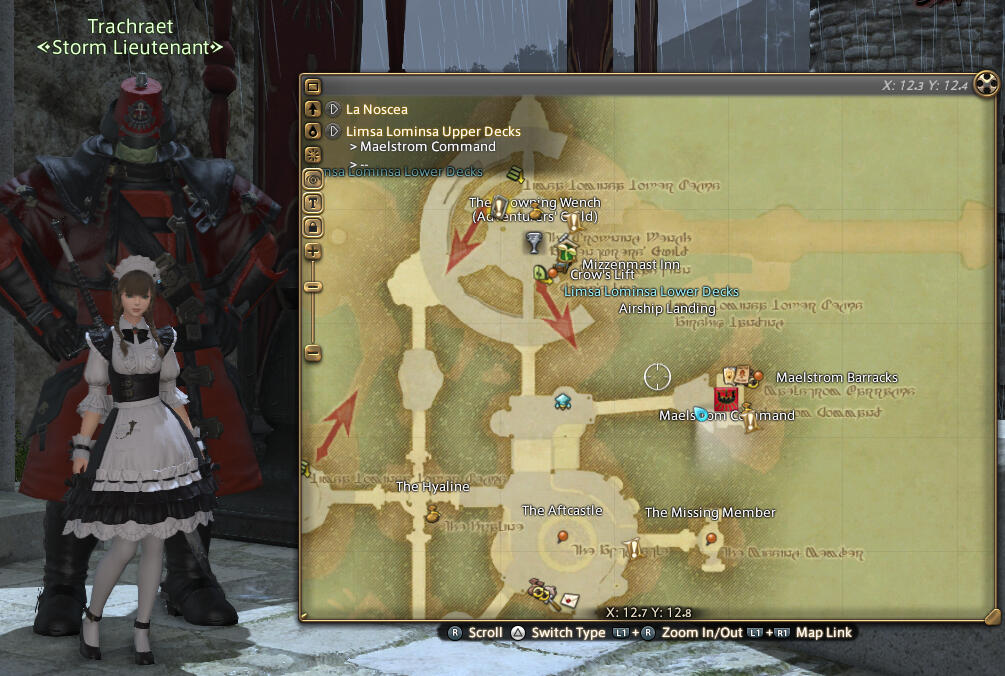Click the top square map-mode button
This screenshot has width=1005, height=676.
pyautogui.click(x=313, y=87)
